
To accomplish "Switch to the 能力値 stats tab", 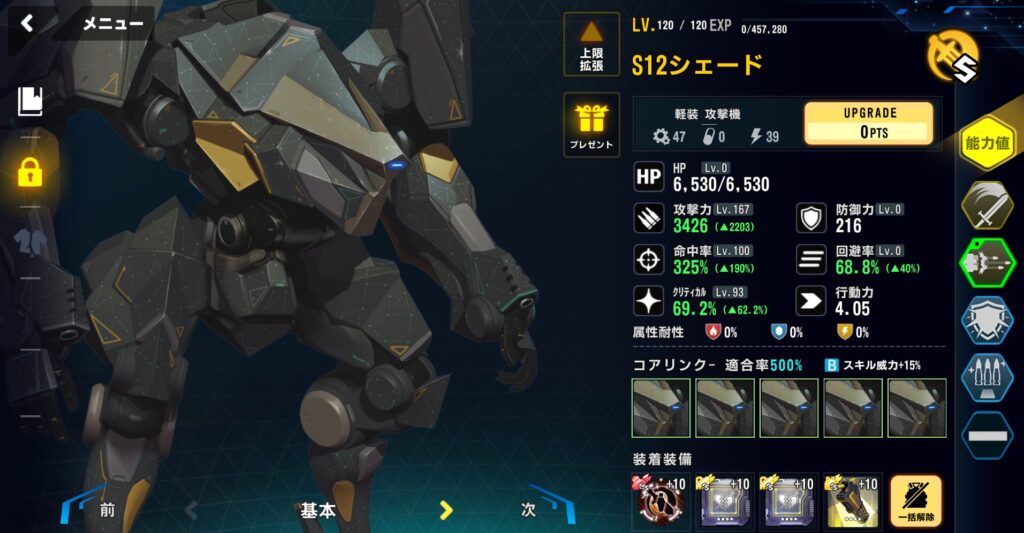I will click(x=987, y=143).
